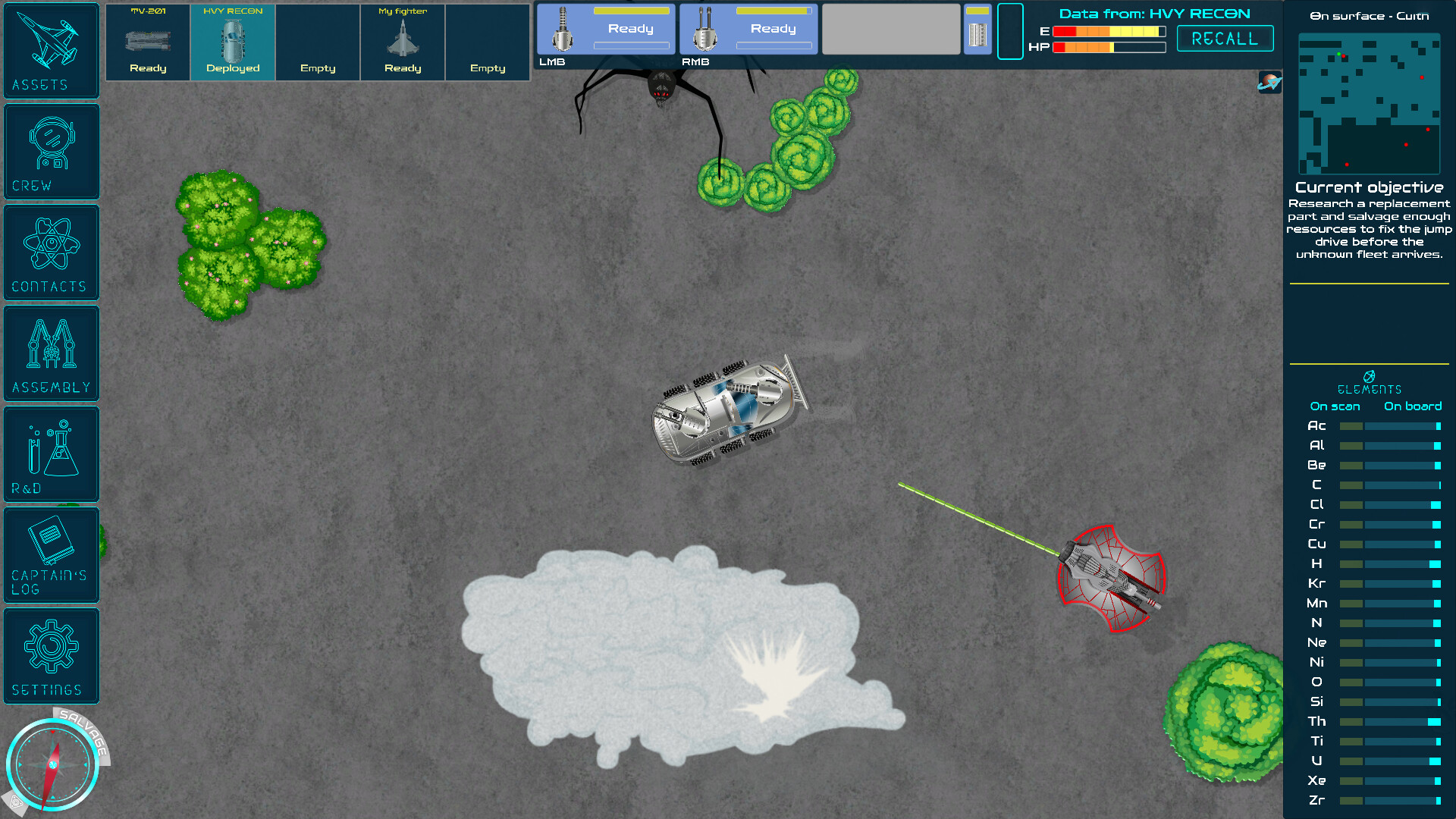Toggle the cyan marker on the H element row
This screenshot has height=819, width=1456.
coord(1436,563)
